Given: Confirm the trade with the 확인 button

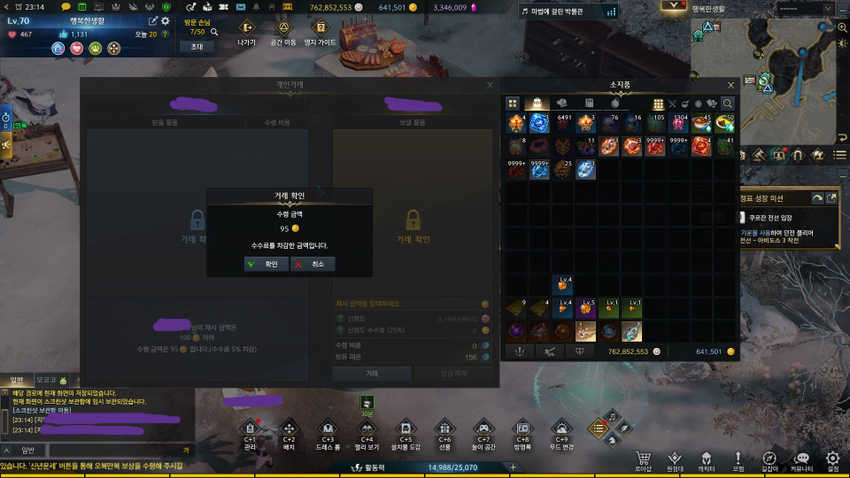Looking at the screenshot, I should click(x=264, y=264).
